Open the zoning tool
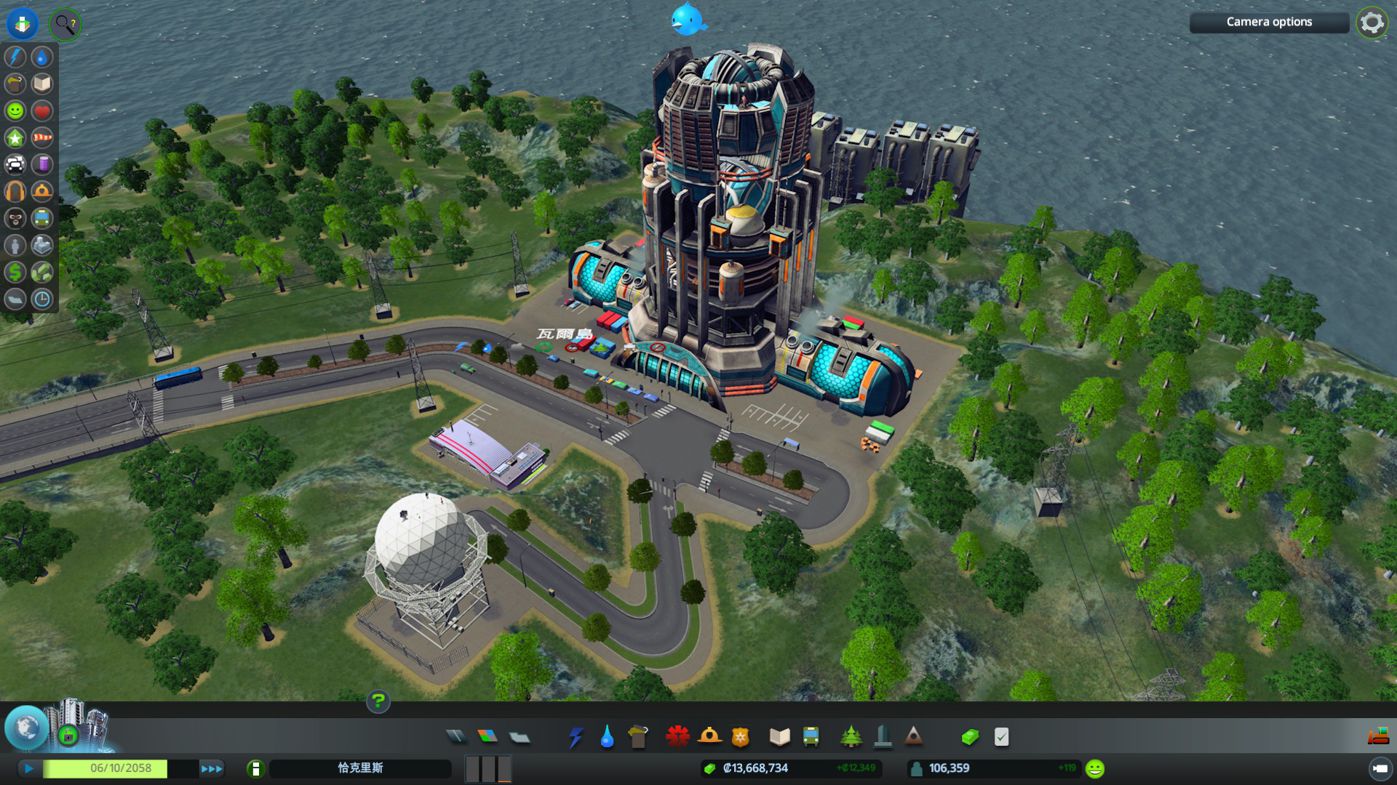Screen dimensions: 1397x785 pos(487,737)
